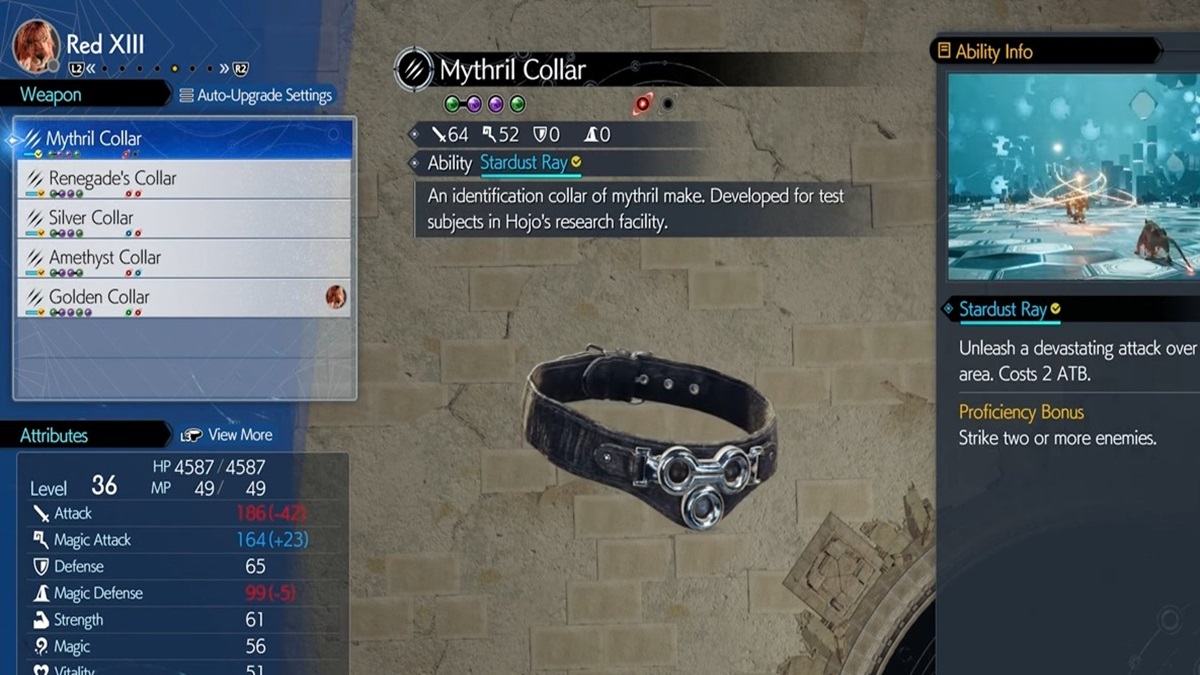Click the Stardust Ray ability link
This screenshot has width=1200, height=675.
[x=523, y=163]
